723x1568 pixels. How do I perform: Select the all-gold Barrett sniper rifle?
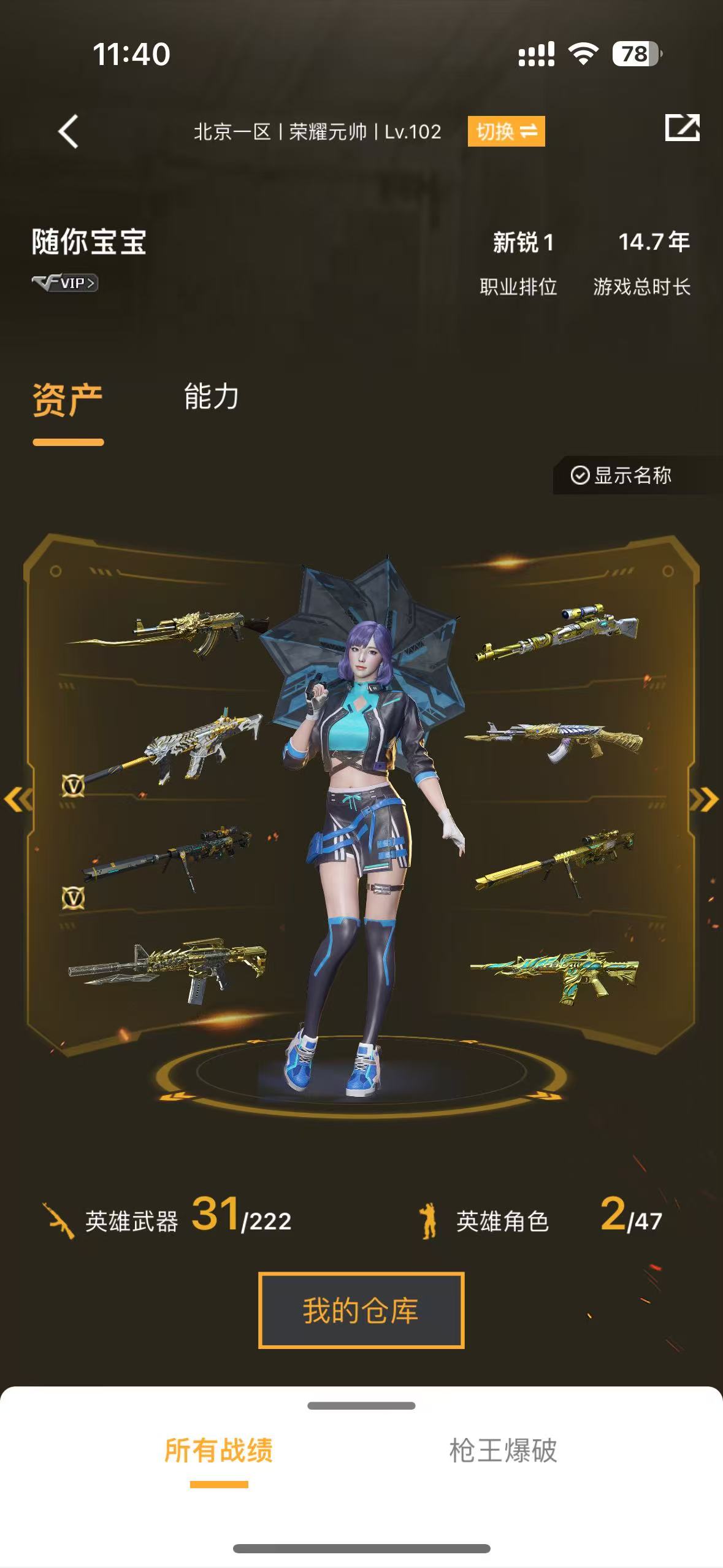[555, 859]
